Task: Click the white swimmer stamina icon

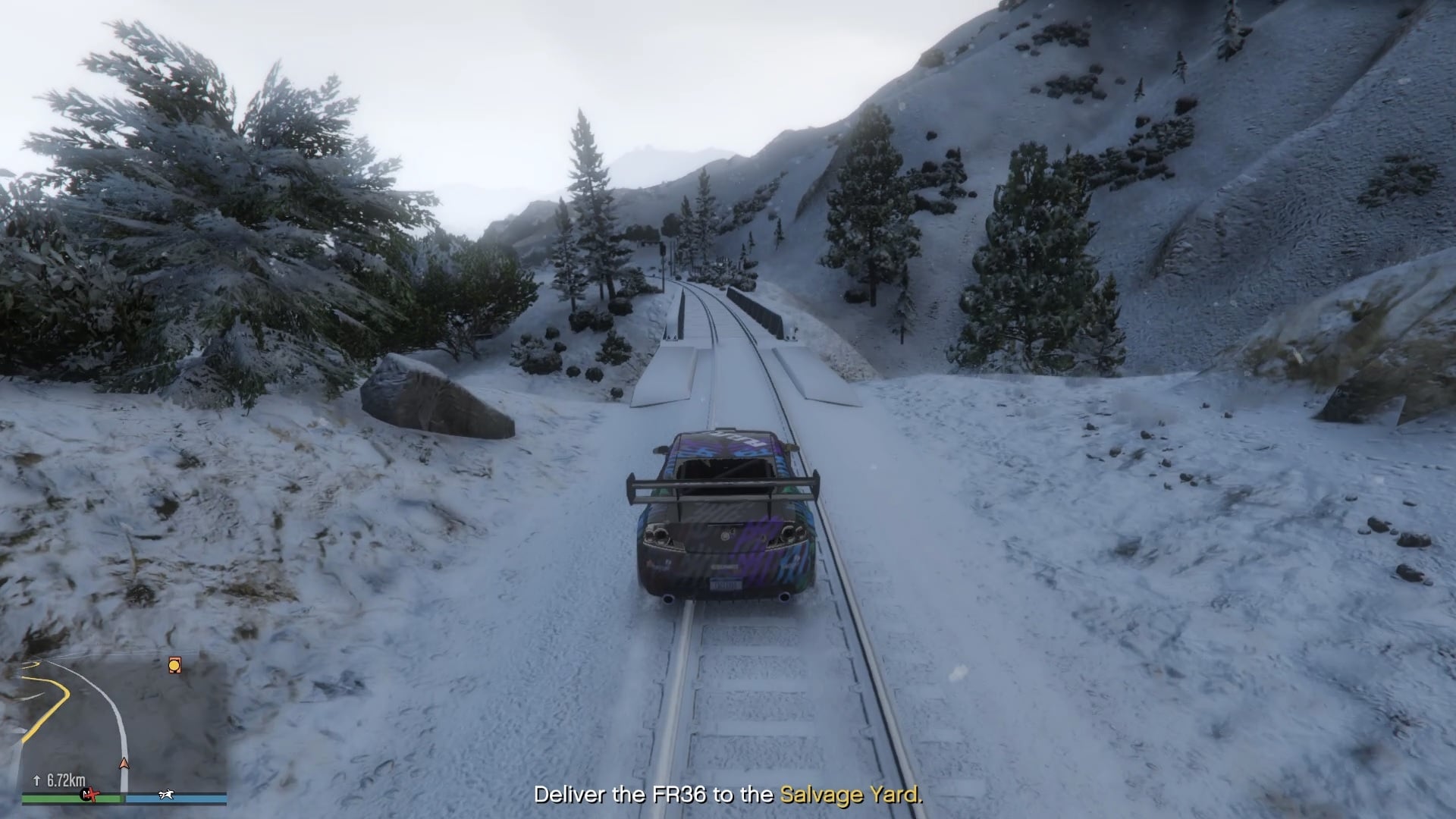Action: coord(165,795)
